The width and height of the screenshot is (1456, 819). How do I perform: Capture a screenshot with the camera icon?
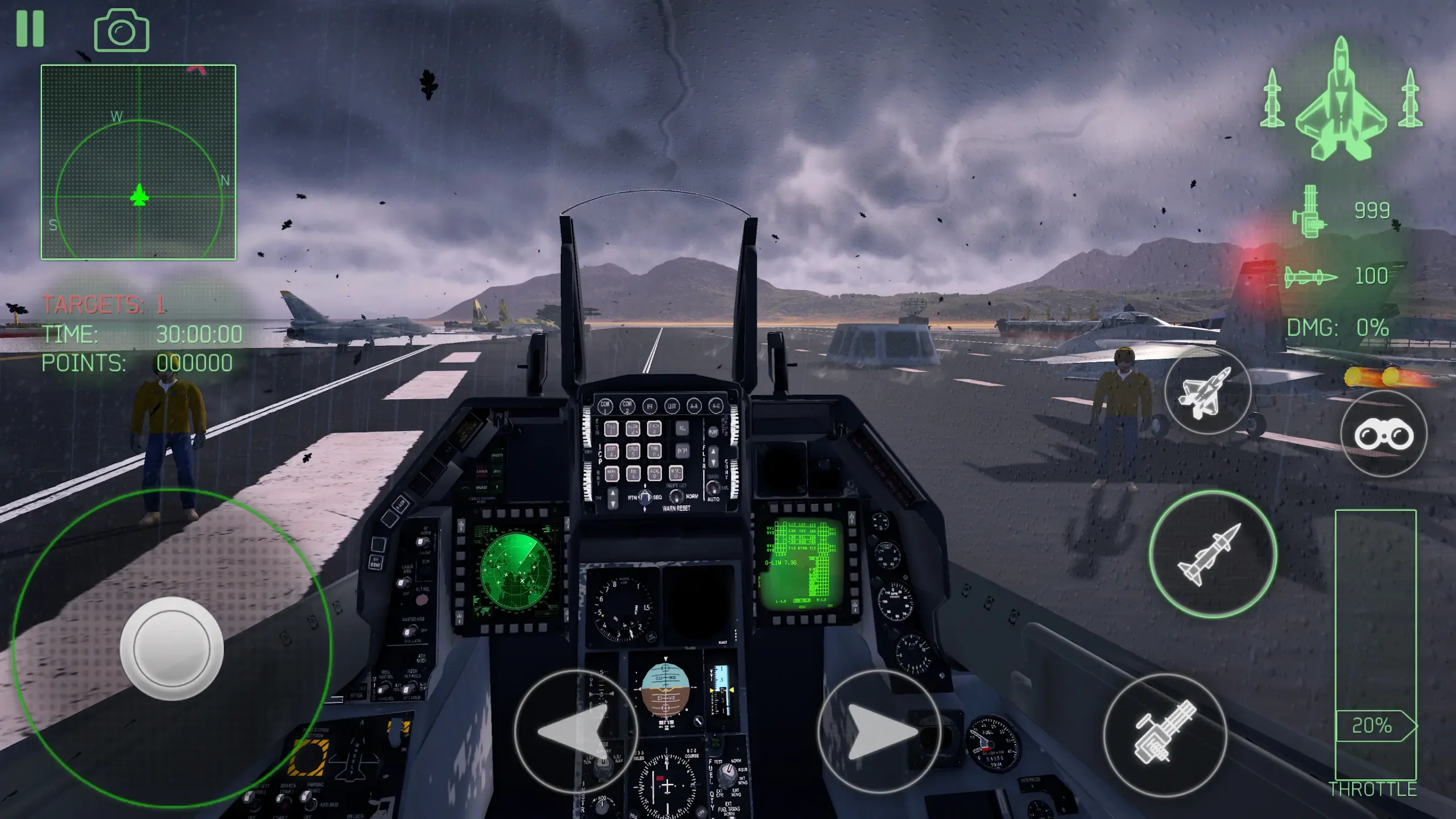coord(120,28)
